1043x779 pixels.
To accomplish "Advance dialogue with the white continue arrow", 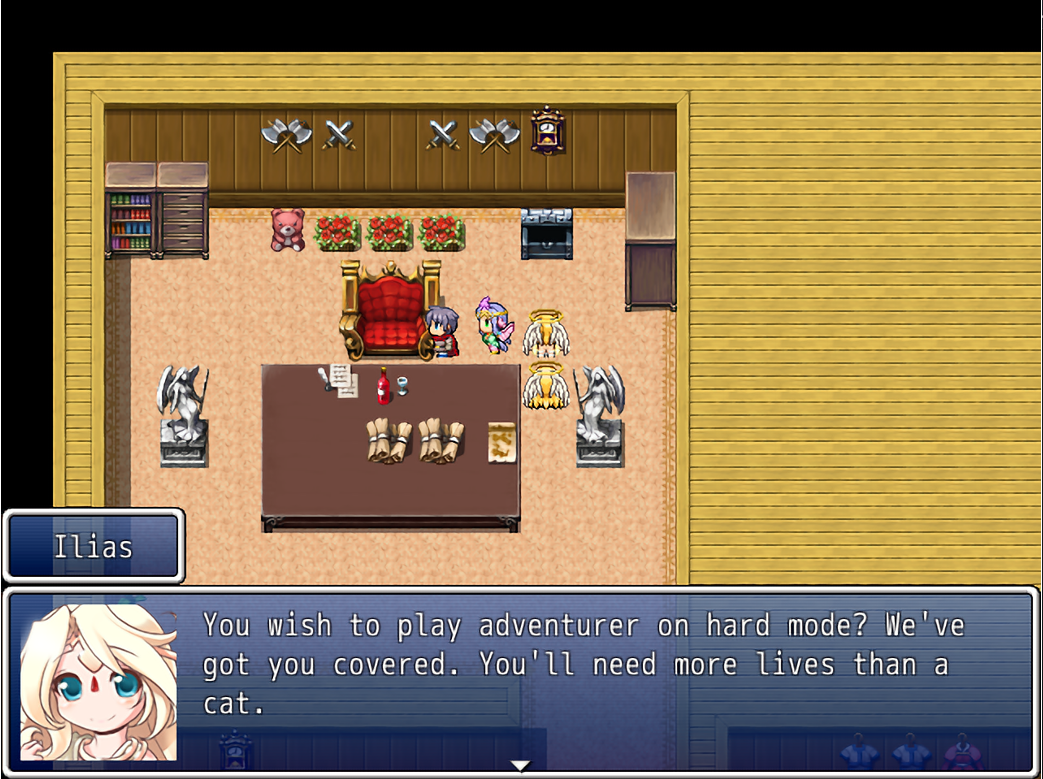I will point(520,766).
